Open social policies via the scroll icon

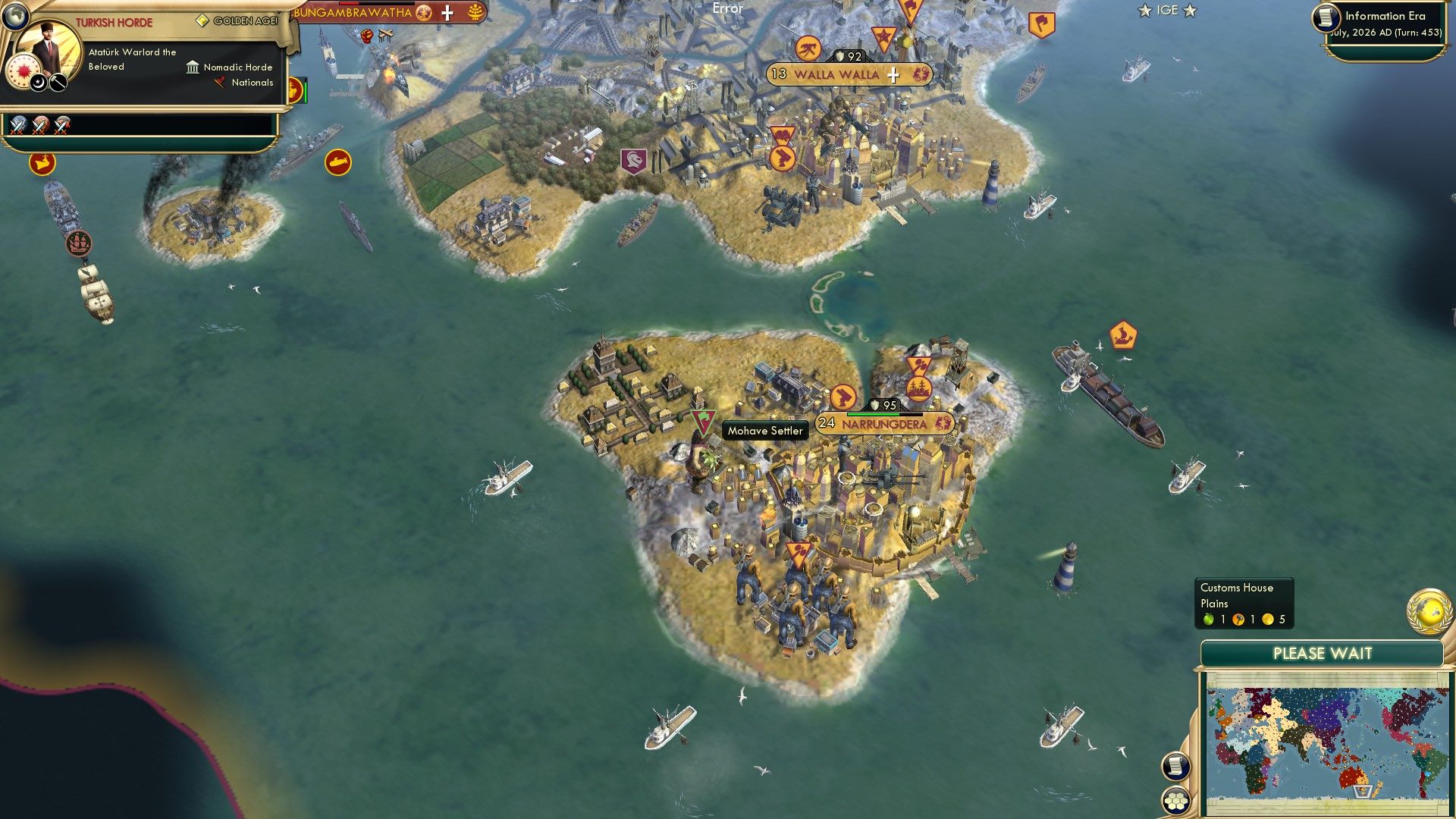[1176, 767]
